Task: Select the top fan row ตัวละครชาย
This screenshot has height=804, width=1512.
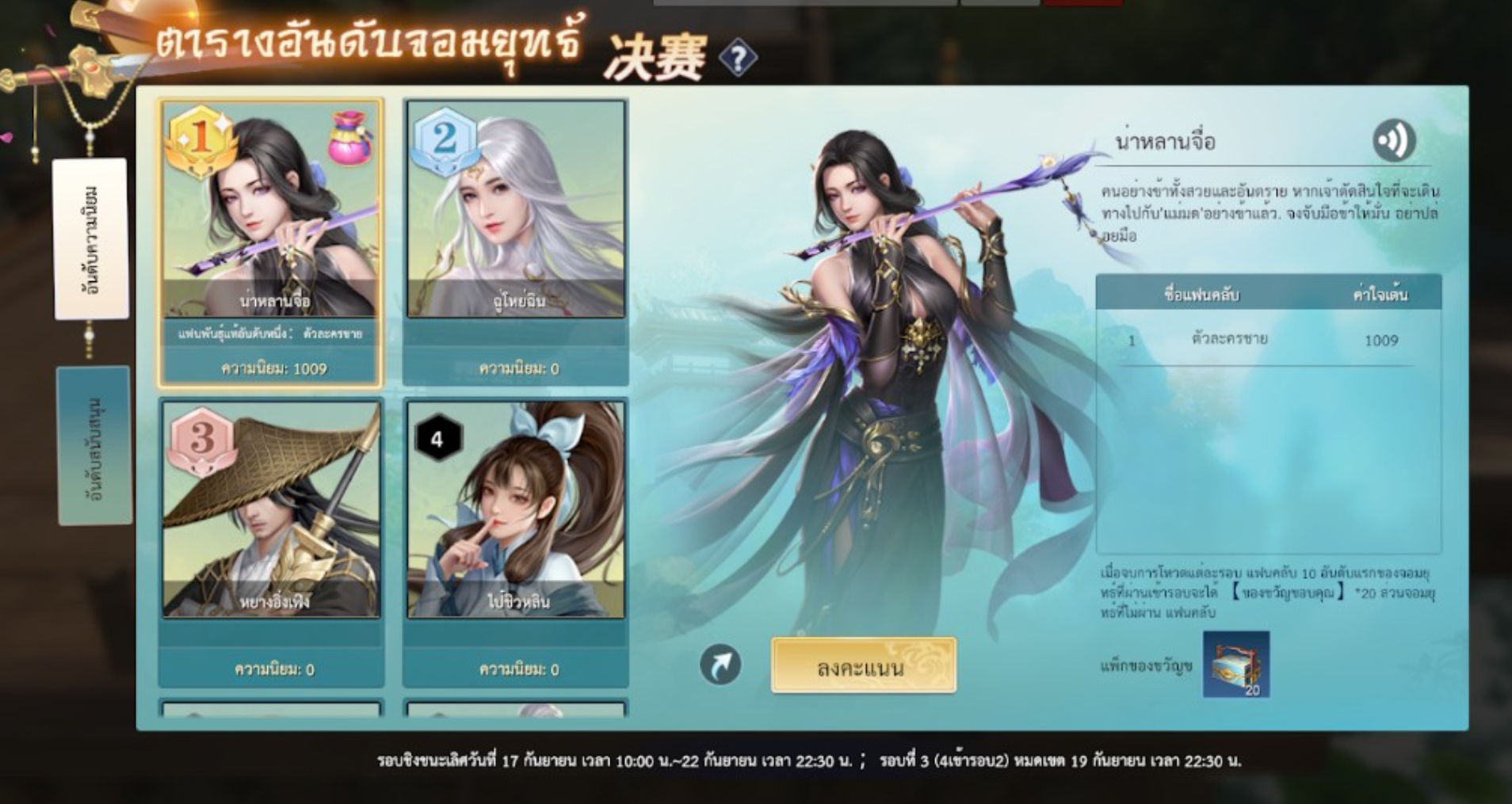Action: coord(1266,340)
